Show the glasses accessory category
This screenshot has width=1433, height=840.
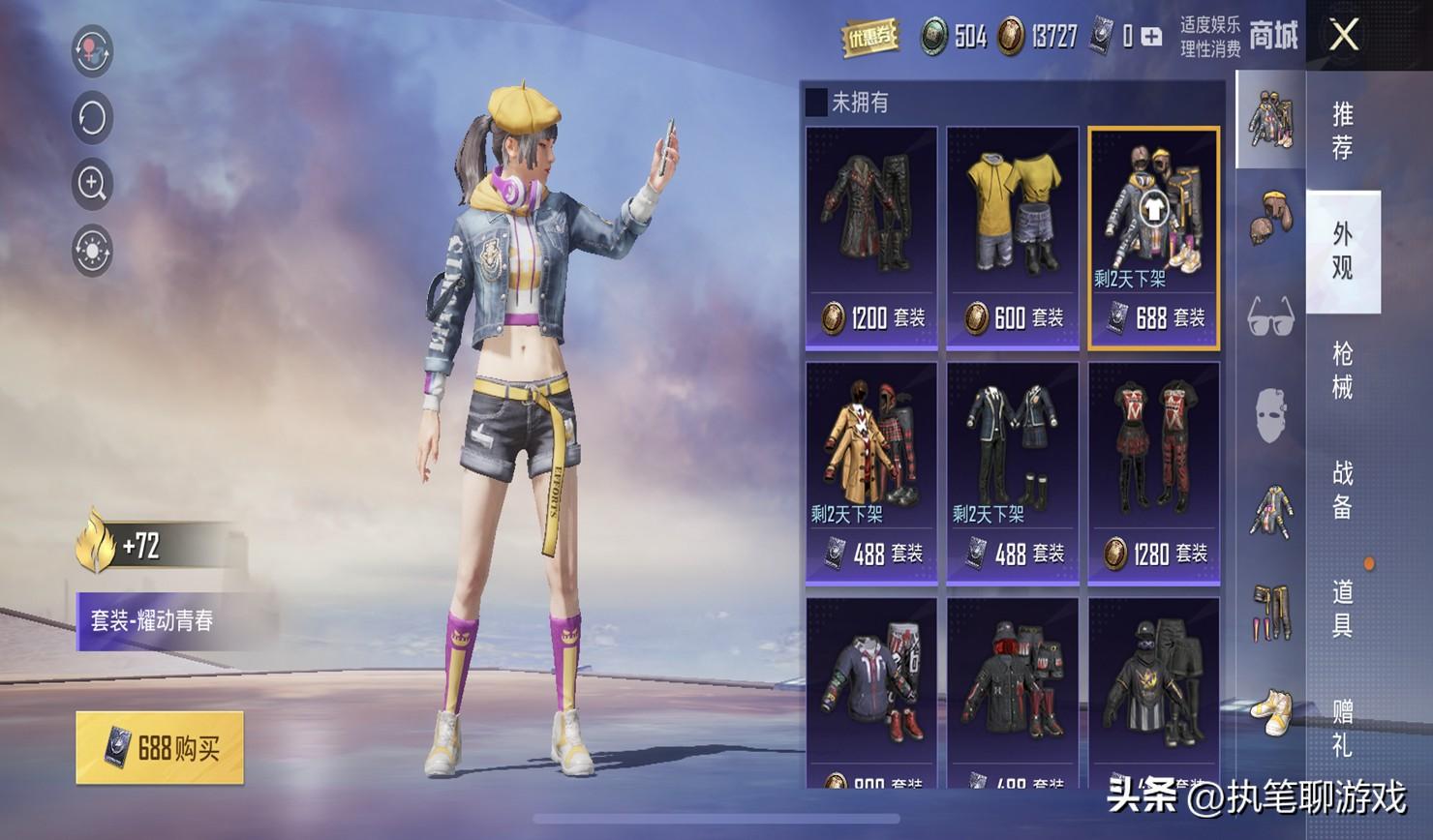pyautogui.click(x=1270, y=316)
